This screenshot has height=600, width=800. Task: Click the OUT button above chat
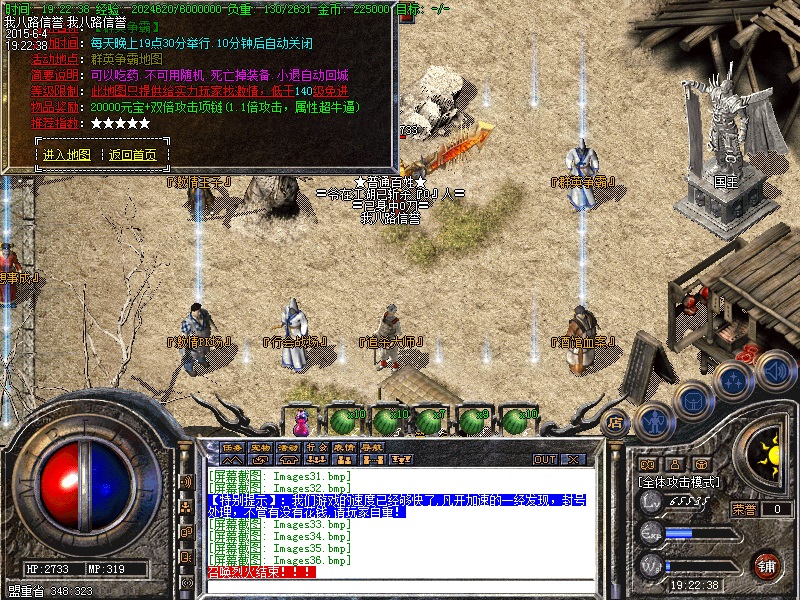(x=545, y=460)
